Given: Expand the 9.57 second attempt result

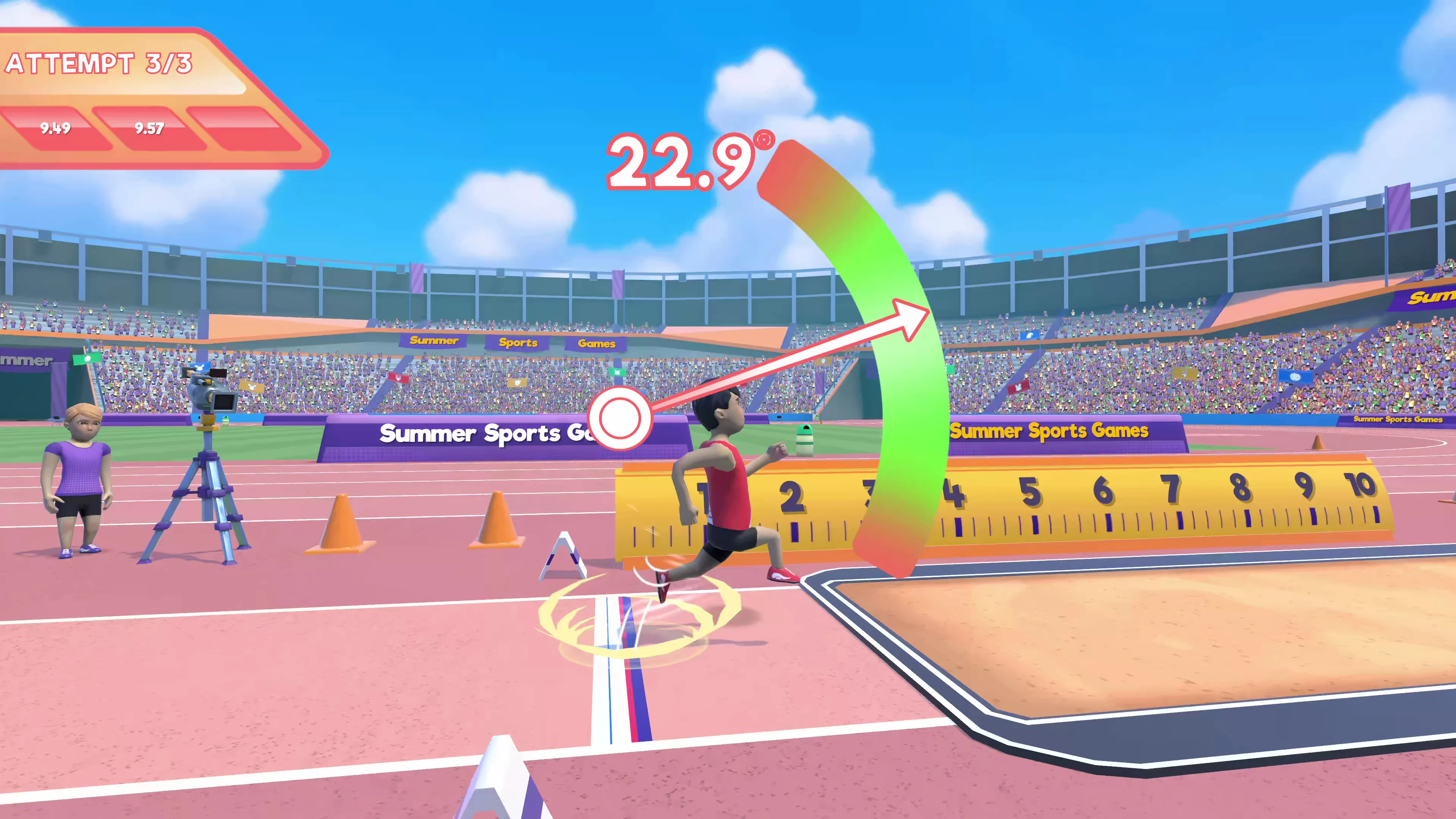Looking at the screenshot, I should click(148, 129).
